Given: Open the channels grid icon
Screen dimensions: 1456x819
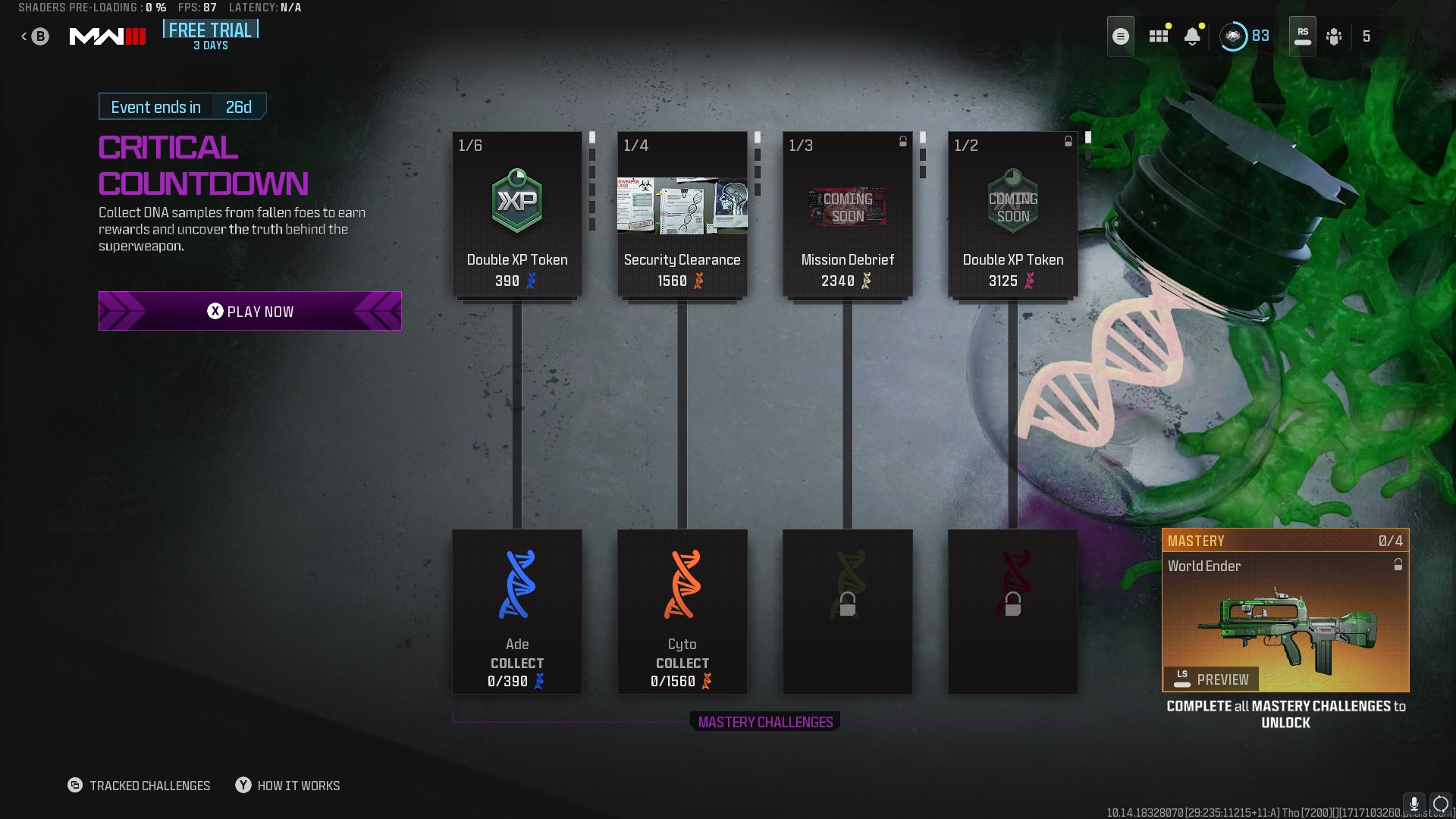Looking at the screenshot, I should tap(1158, 36).
